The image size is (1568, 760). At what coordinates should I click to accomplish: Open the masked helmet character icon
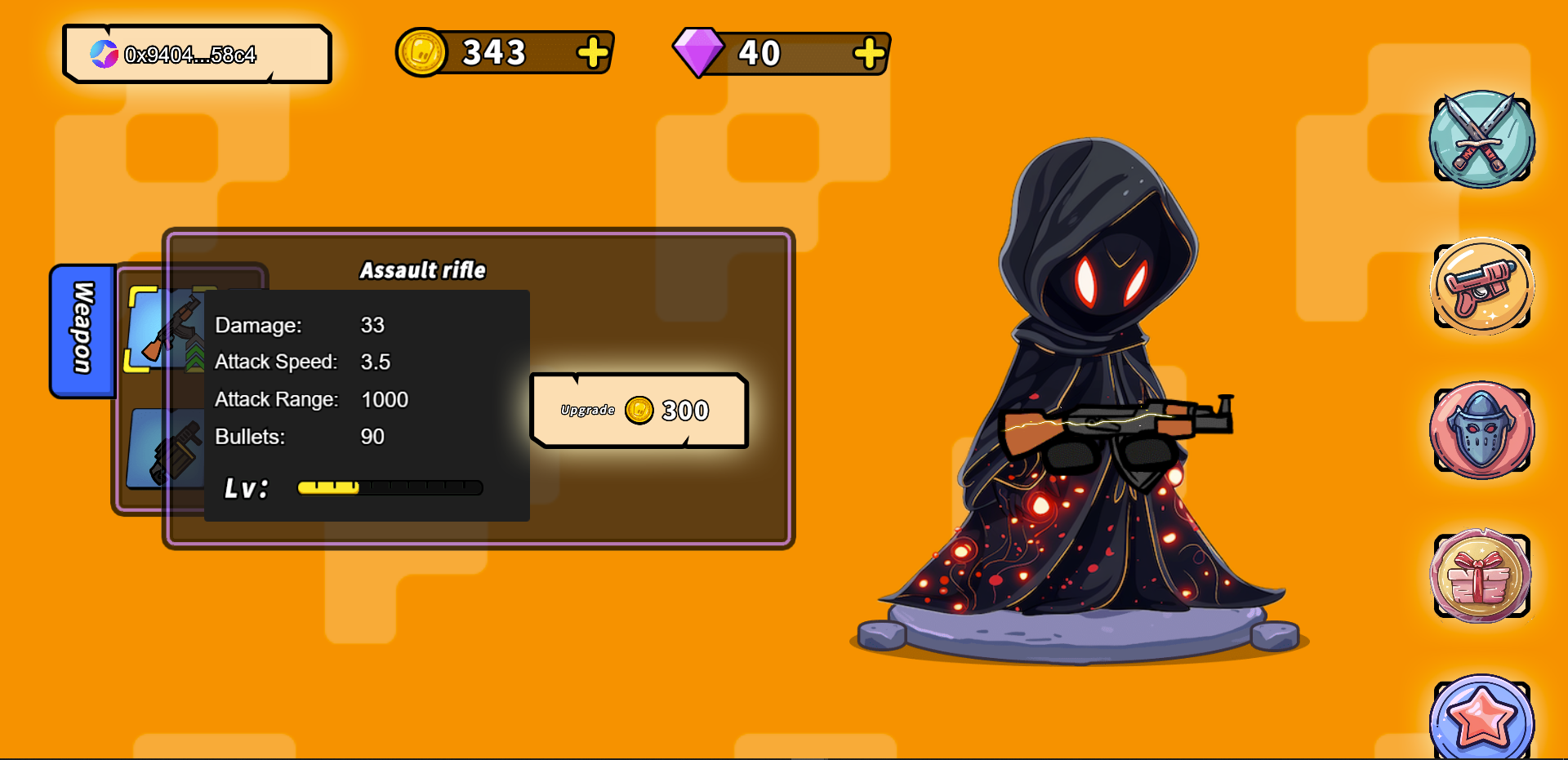pos(1481,430)
